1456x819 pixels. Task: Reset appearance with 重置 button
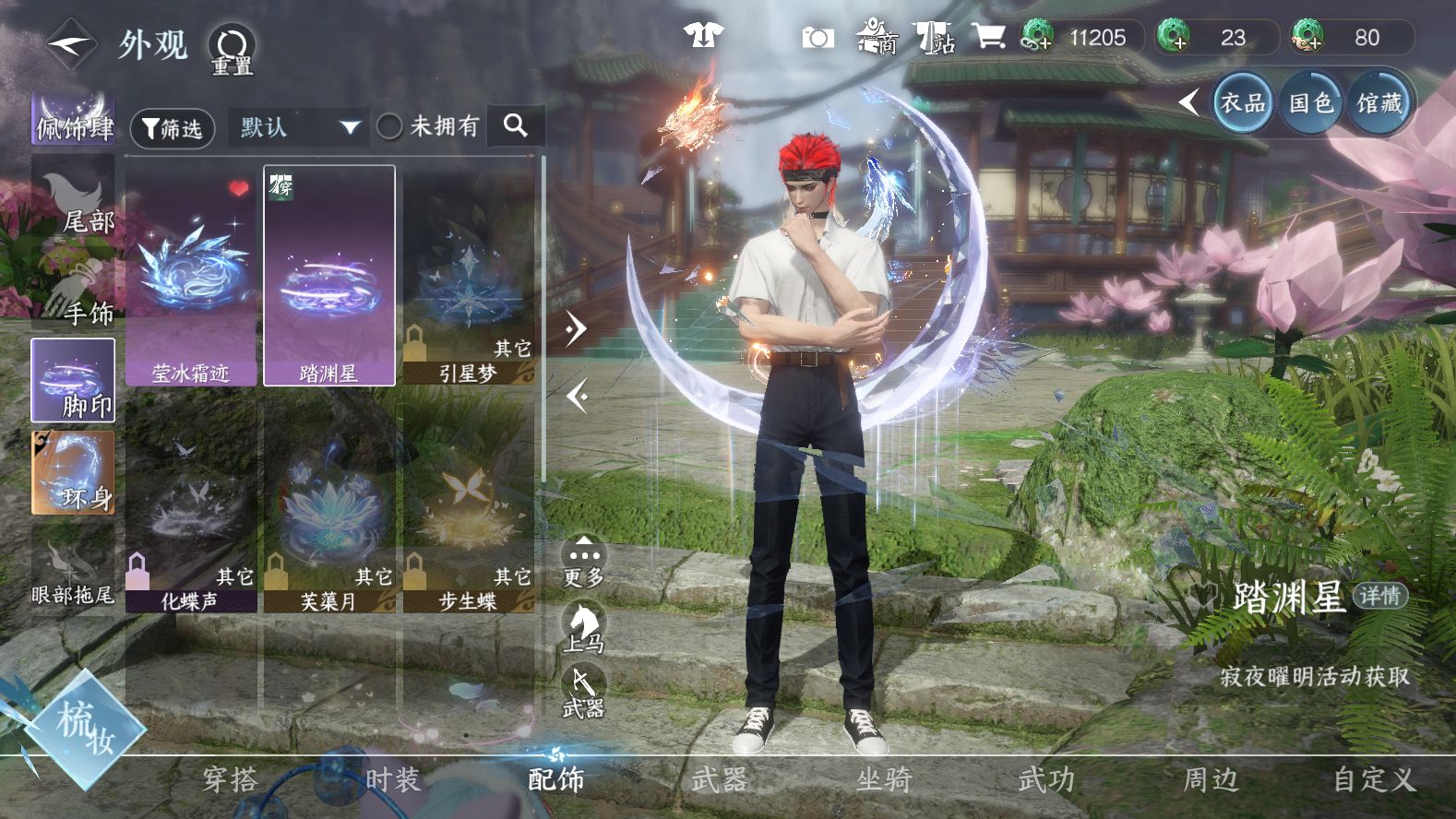(x=232, y=50)
